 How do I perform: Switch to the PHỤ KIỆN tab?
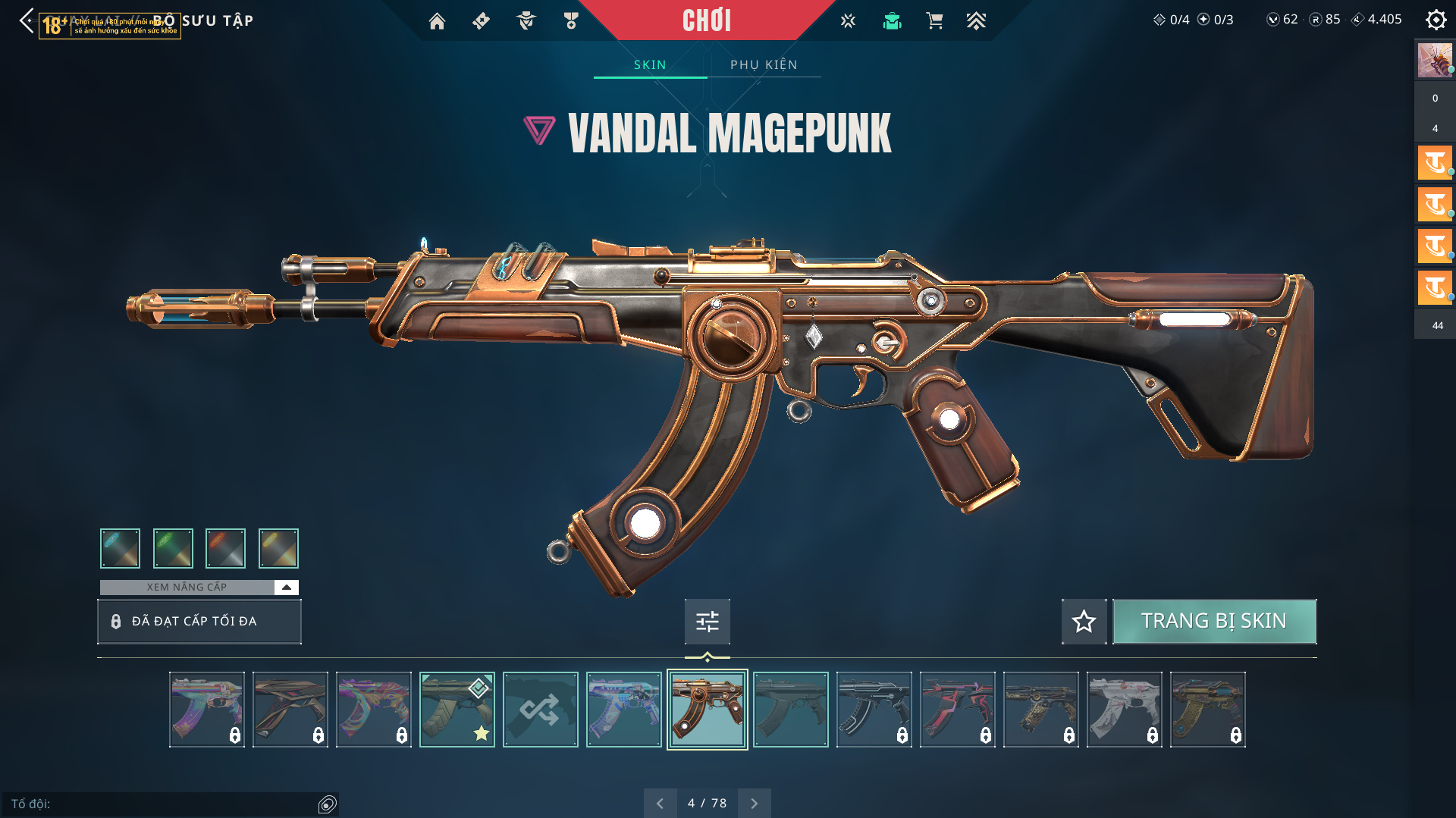pos(764,64)
